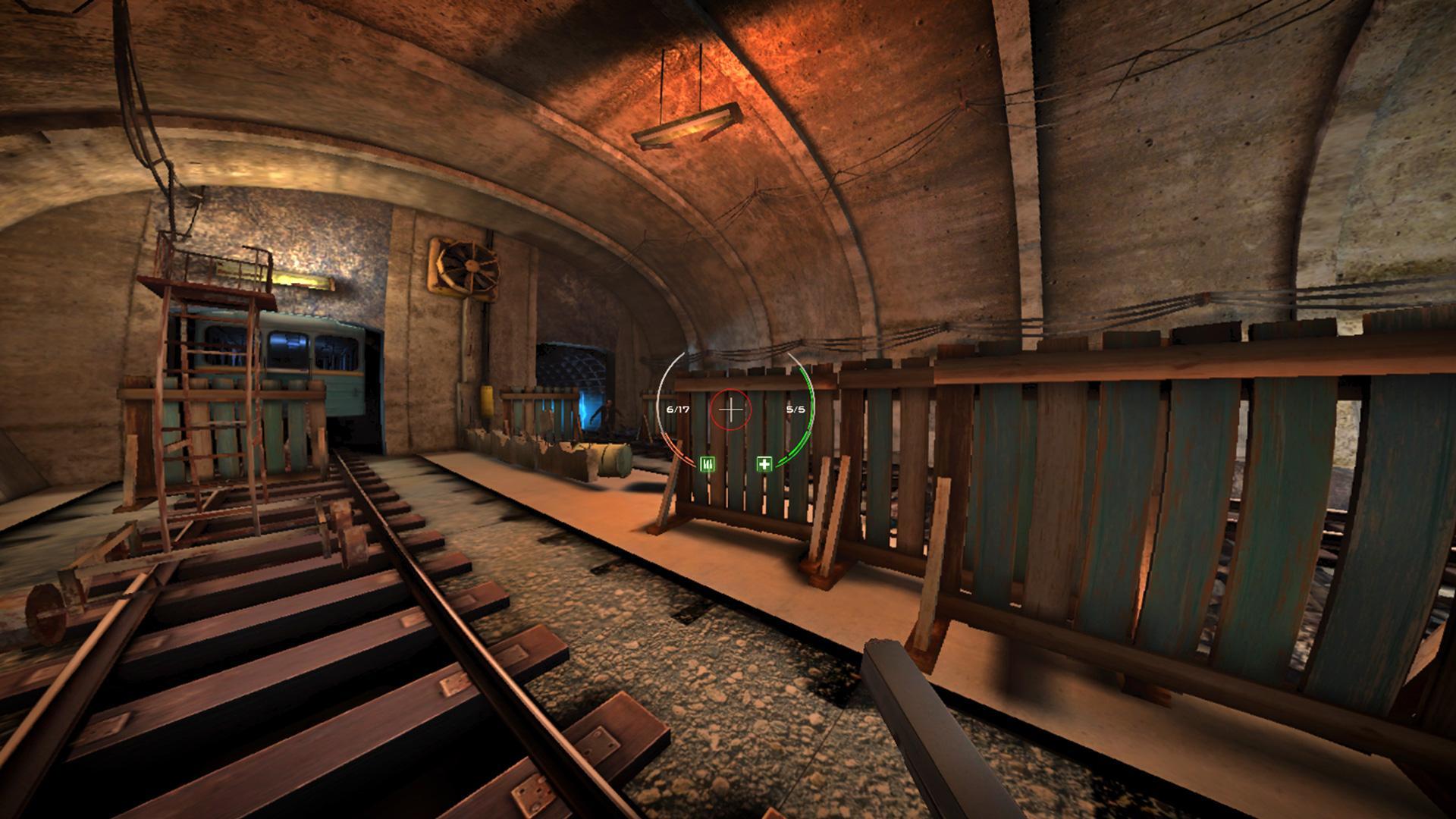The width and height of the screenshot is (1456, 819).
Task: Click the green health cross icon
Action: pos(764,463)
